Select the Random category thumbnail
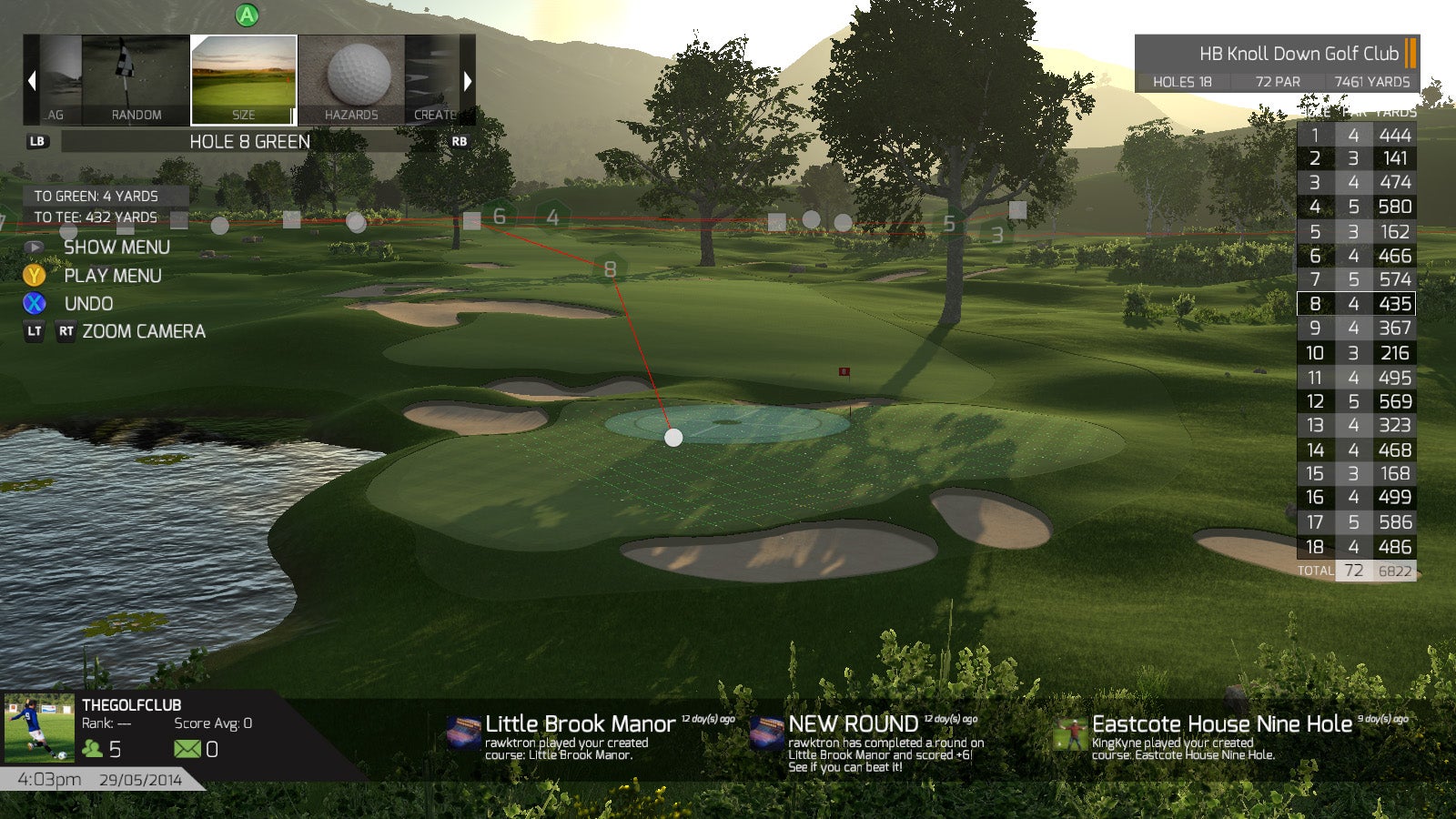Viewport: 1456px width, 819px height. [x=136, y=80]
